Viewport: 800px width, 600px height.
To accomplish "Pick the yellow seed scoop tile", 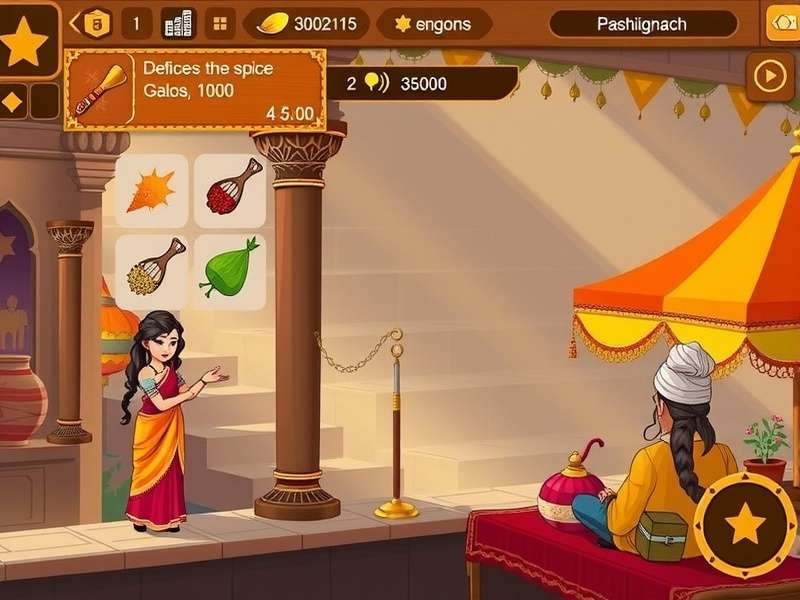I will coord(151,270).
